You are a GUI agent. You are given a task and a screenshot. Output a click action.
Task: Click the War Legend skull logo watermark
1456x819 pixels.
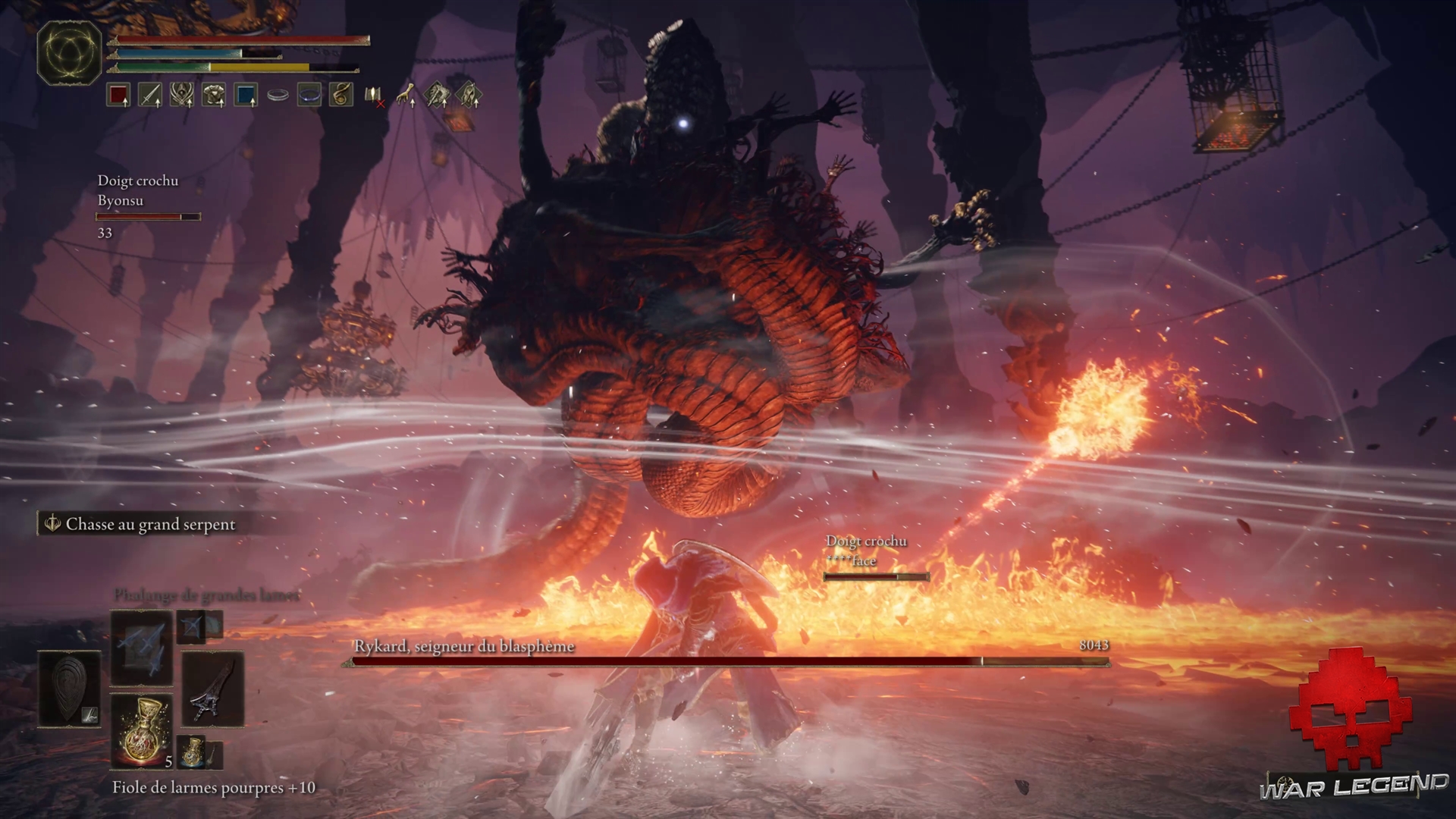point(1353,710)
